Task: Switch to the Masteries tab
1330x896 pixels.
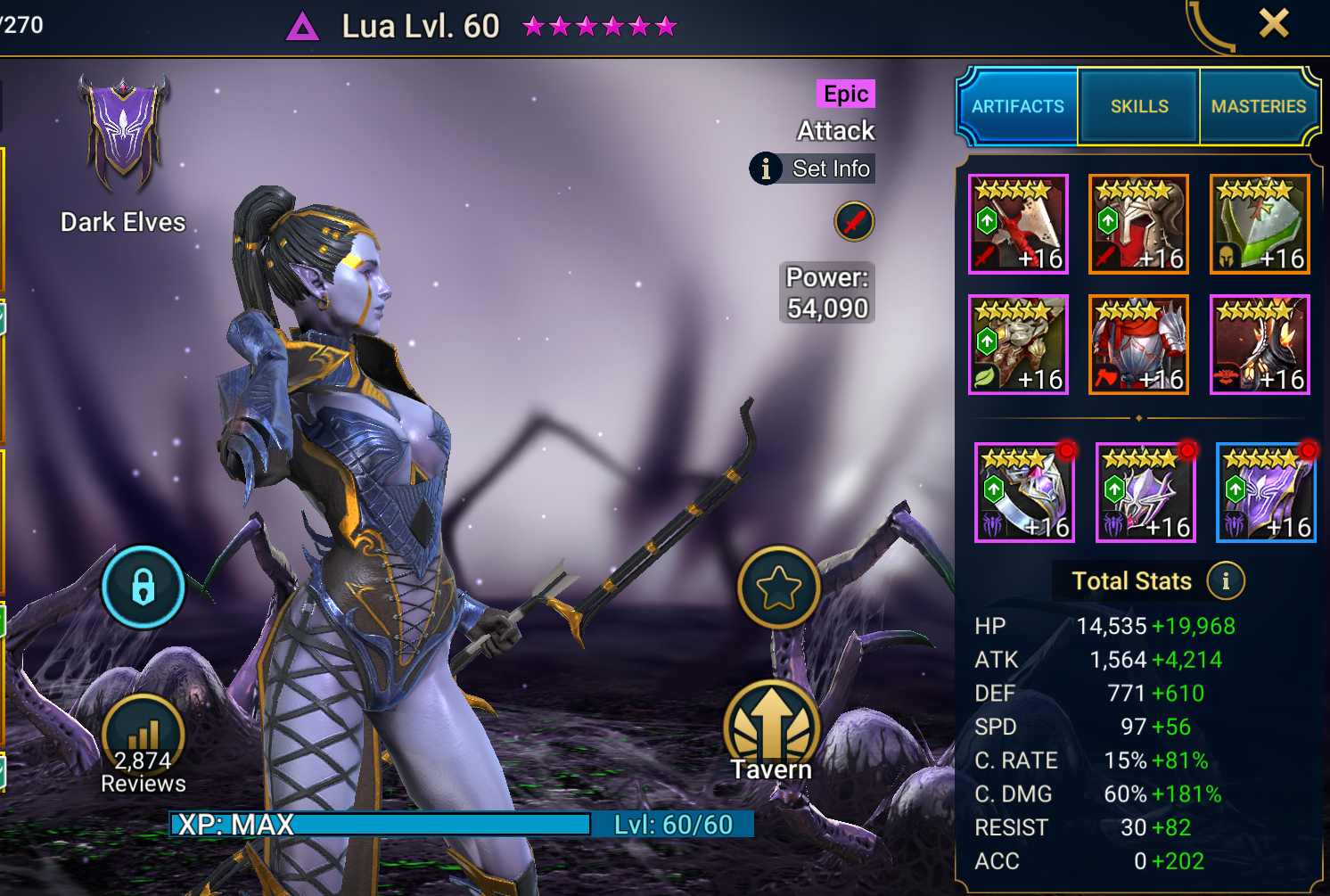Action: pyautogui.click(x=1259, y=106)
